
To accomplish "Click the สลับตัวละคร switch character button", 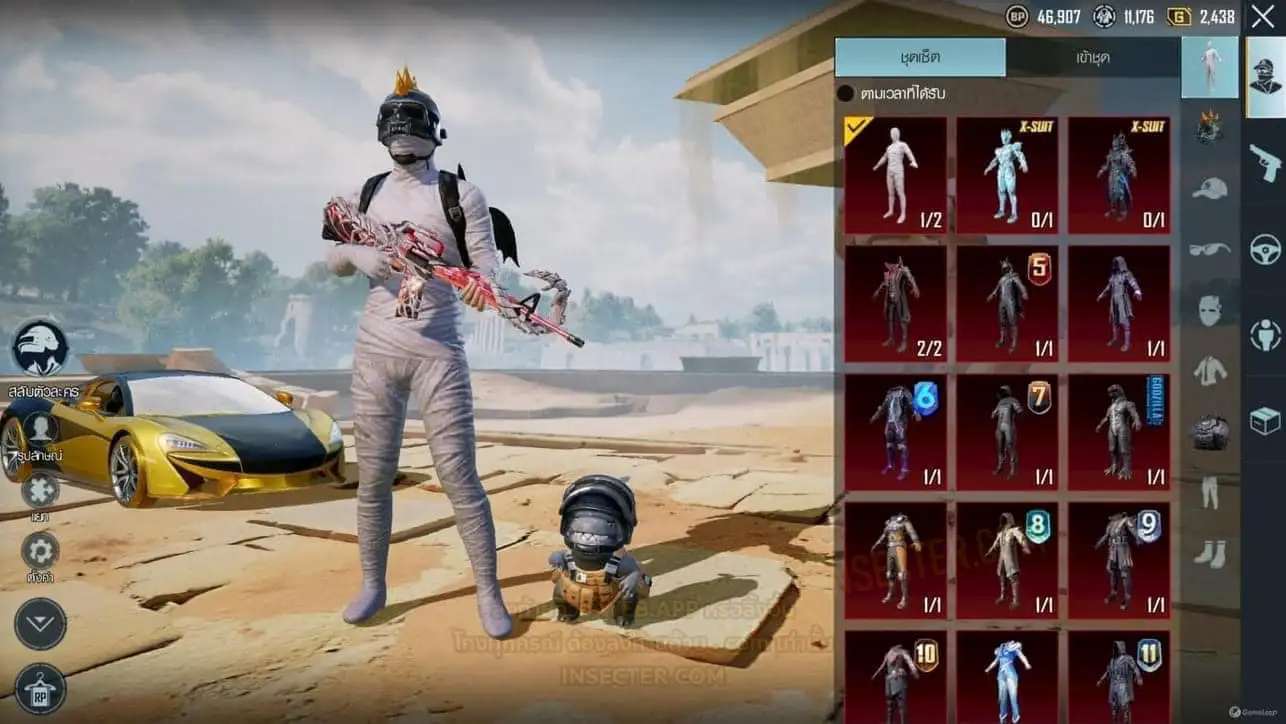I will point(41,349).
